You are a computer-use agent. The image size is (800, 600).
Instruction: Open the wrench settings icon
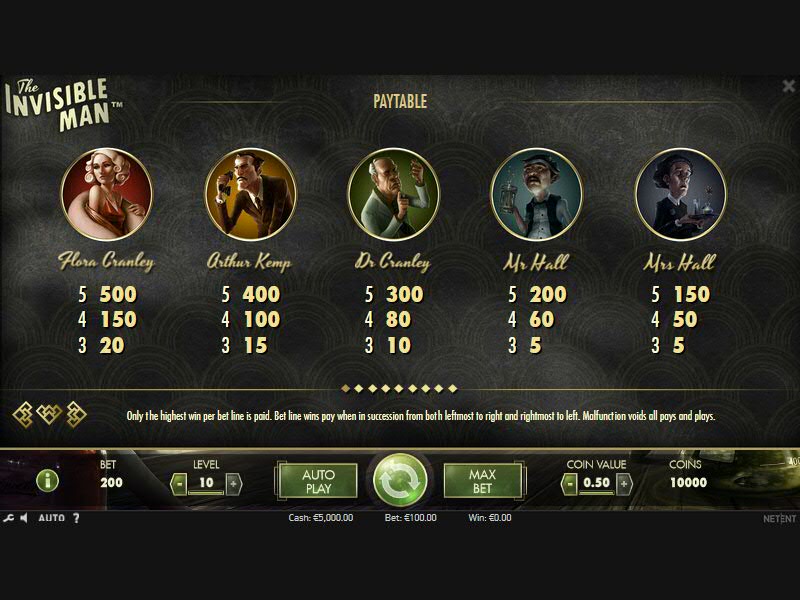(8, 518)
